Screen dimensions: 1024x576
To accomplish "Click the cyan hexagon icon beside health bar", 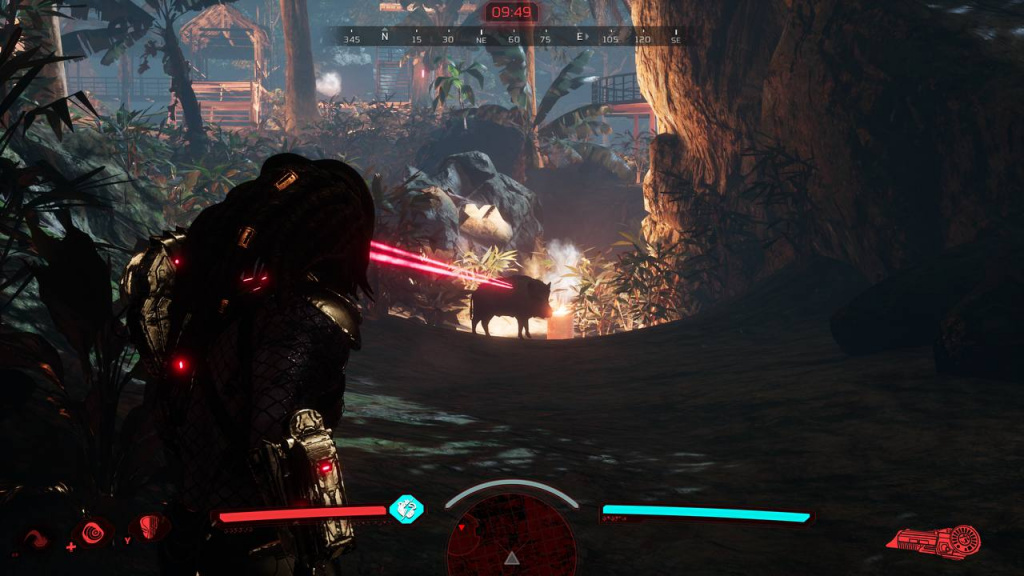I will point(406,509).
